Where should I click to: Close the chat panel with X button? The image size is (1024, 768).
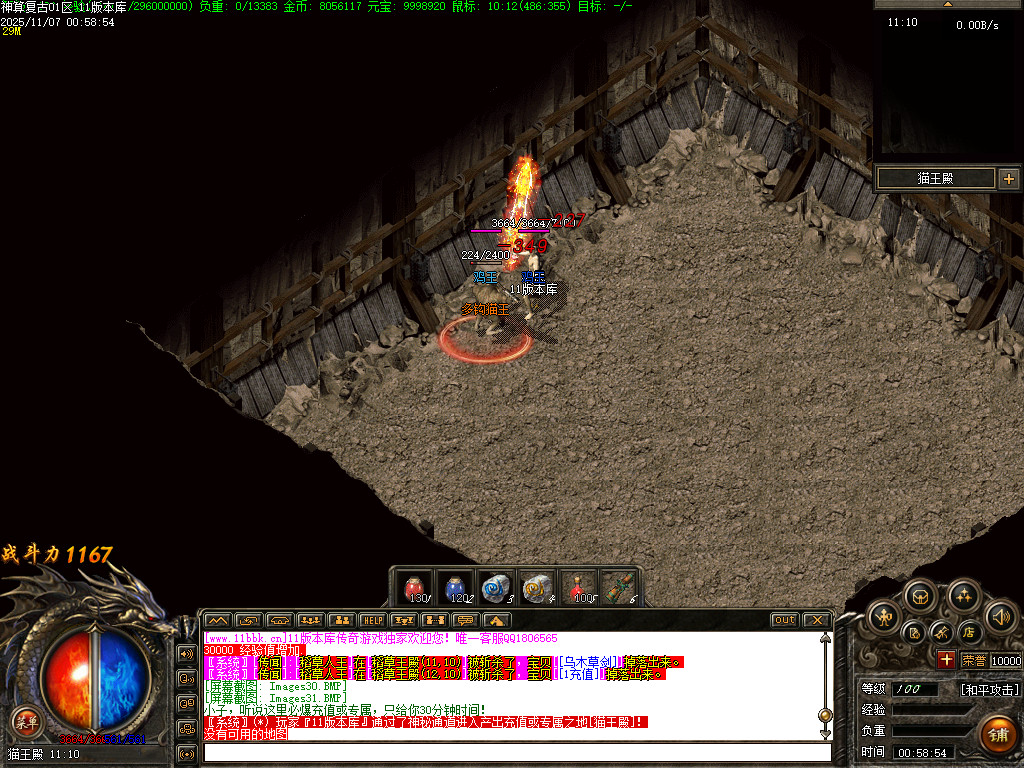pyautogui.click(x=816, y=621)
